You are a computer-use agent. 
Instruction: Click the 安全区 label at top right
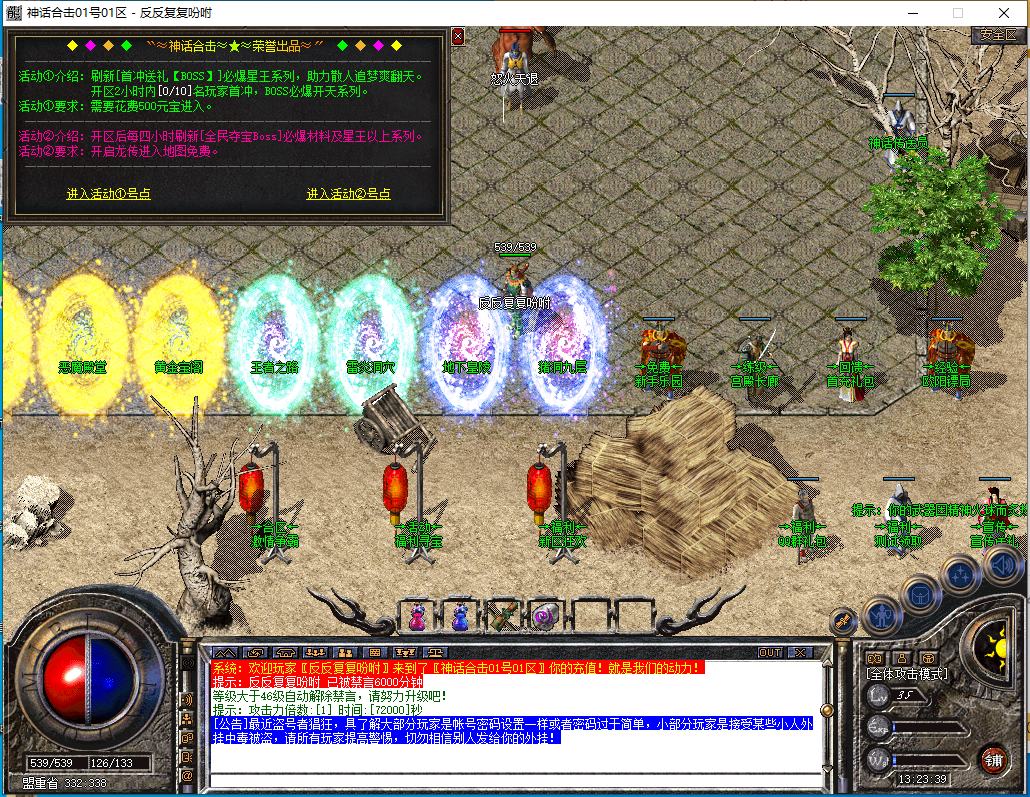[997, 34]
